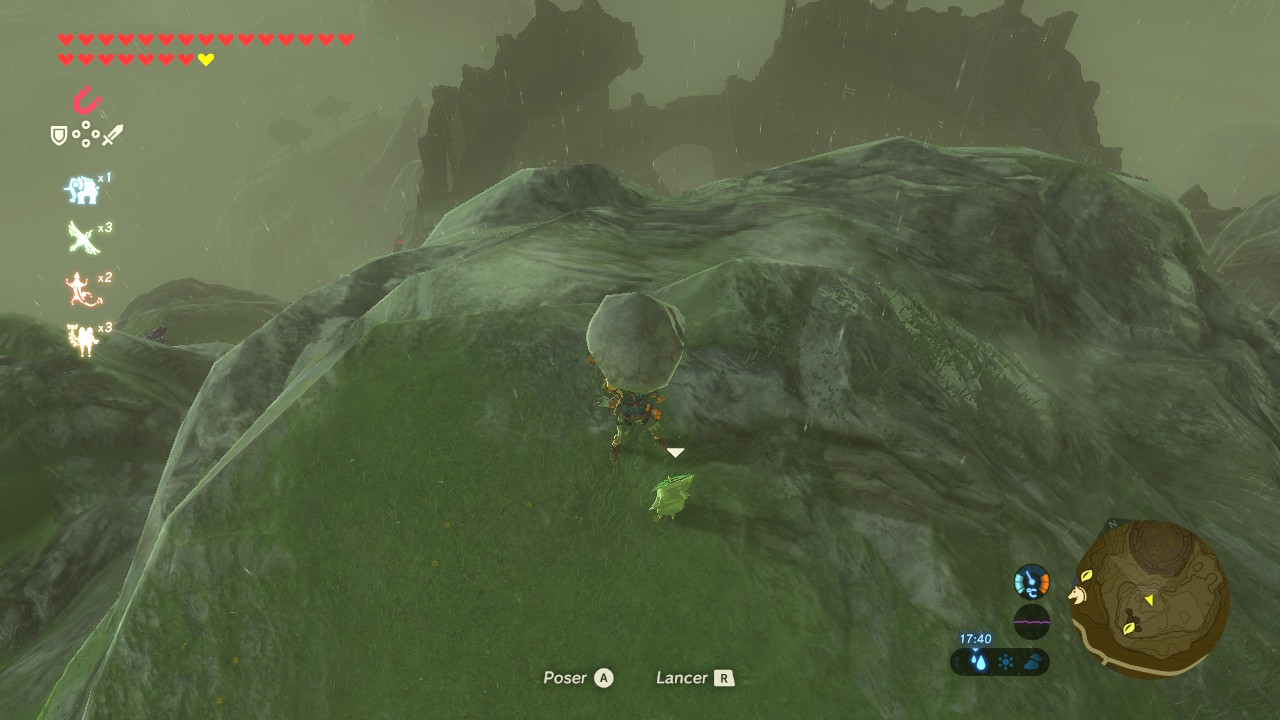Activate the blue elephant Mipha's Grace ability
The image size is (1280, 720).
81,189
